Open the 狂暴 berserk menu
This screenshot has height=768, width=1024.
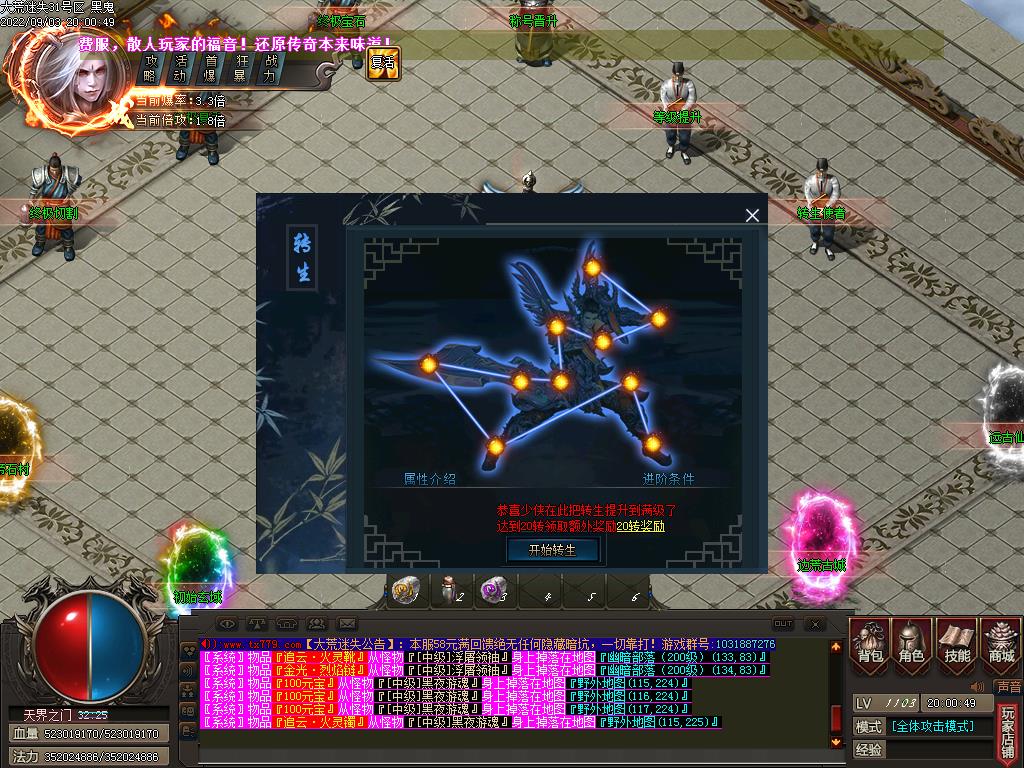tap(240, 67)
